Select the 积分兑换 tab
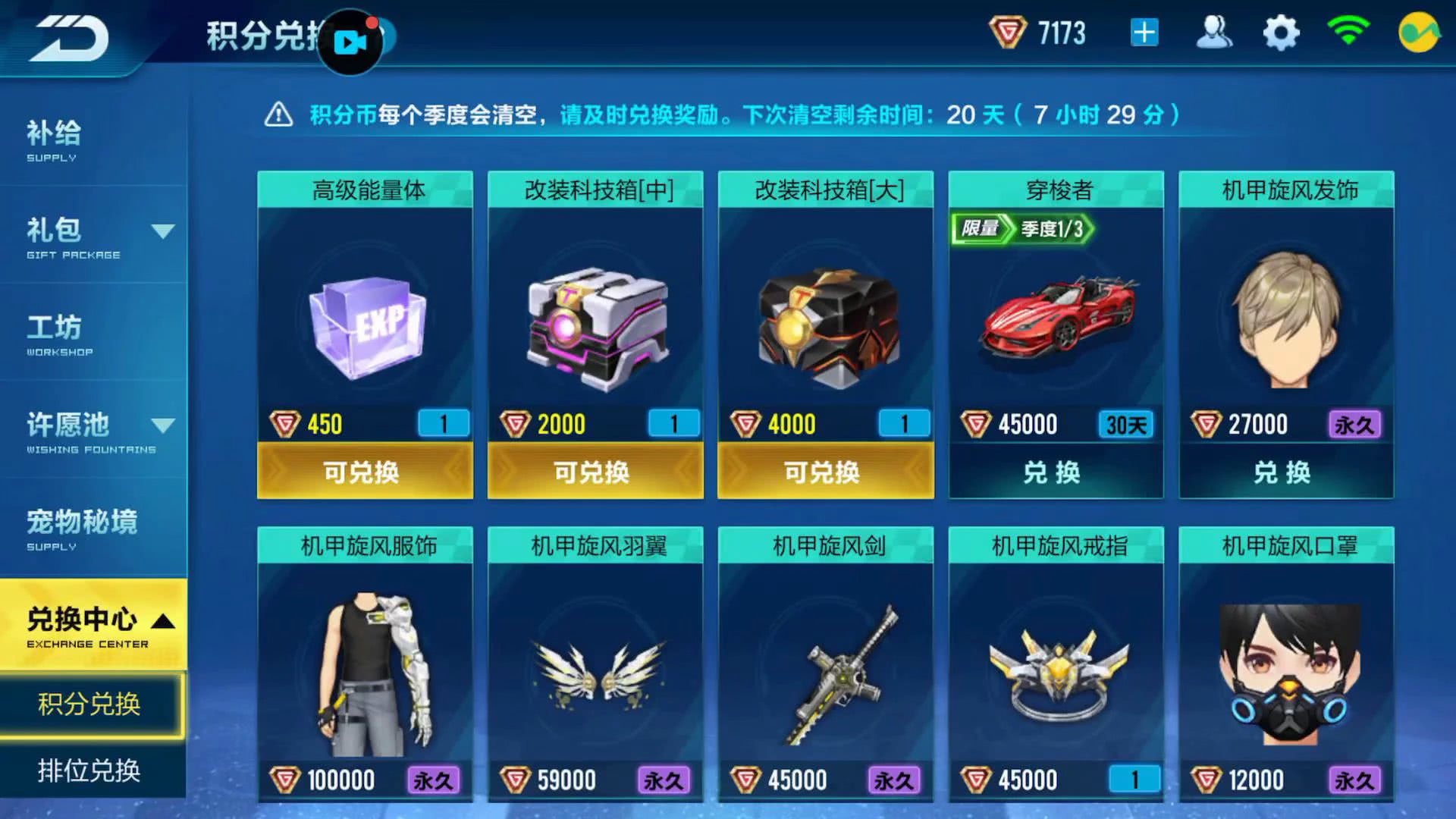1456x819 pixels. coord(91,704)
